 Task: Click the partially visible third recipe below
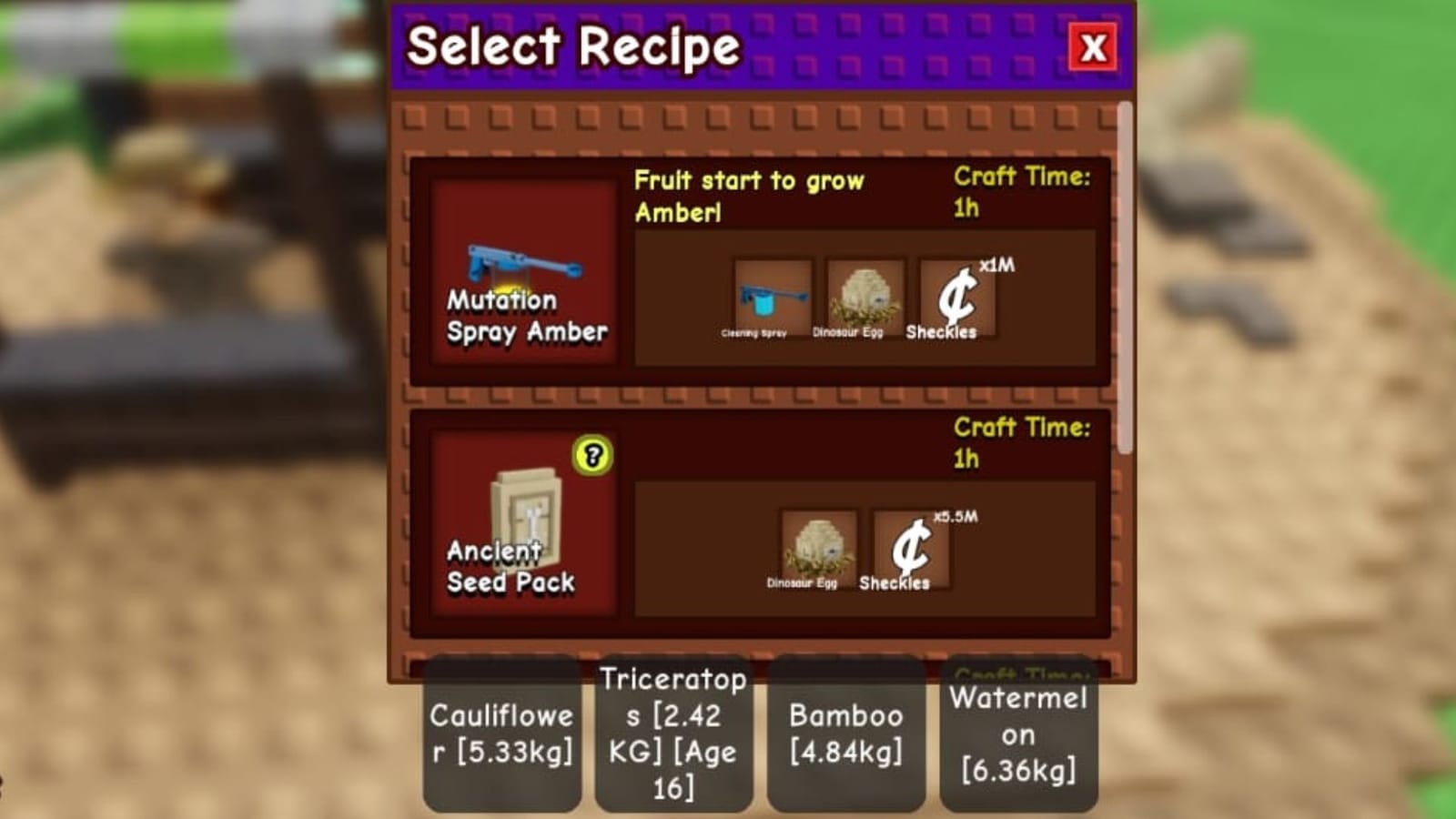(760, 669)
